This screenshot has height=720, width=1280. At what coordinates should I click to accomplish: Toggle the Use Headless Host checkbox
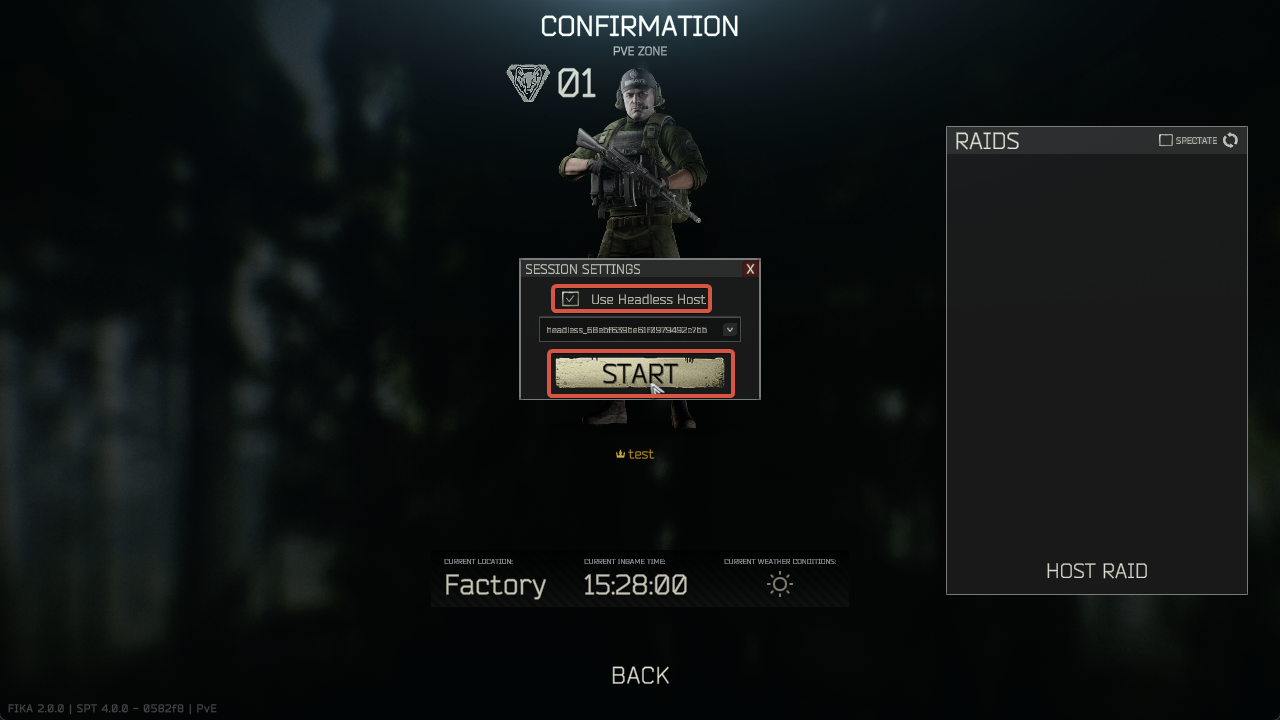[x=571, y=299]
